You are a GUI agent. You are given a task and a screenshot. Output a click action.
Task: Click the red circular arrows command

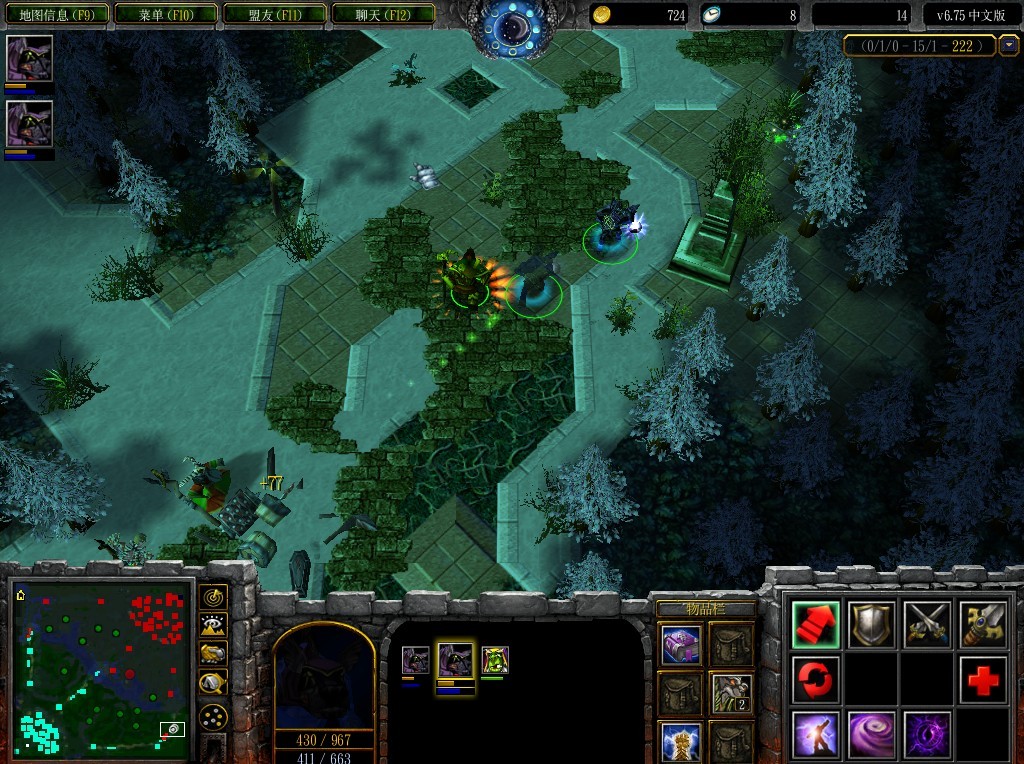point(816,680)
